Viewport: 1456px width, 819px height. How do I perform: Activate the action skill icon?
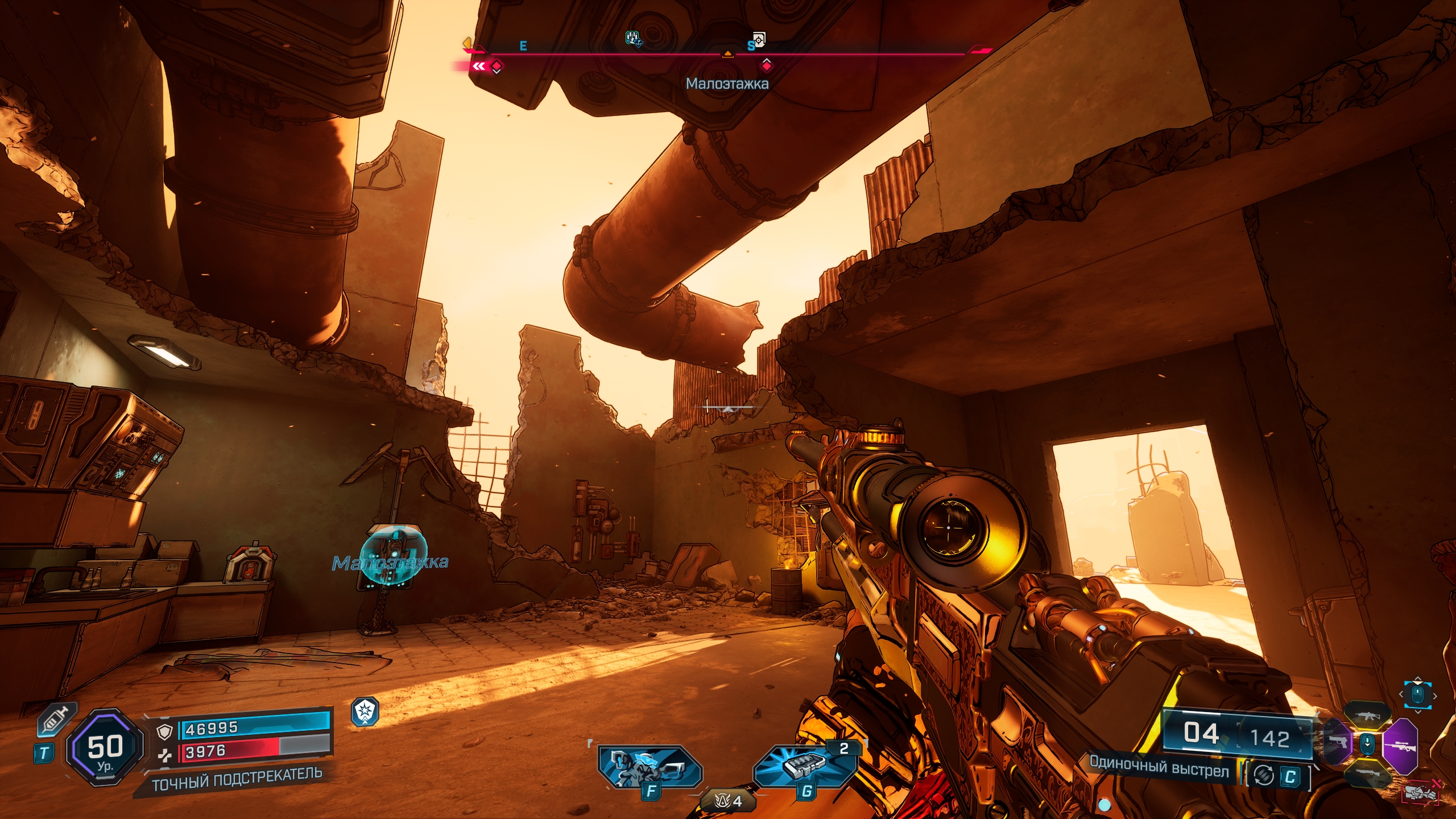pyautogui.click(x=650, y=767)
